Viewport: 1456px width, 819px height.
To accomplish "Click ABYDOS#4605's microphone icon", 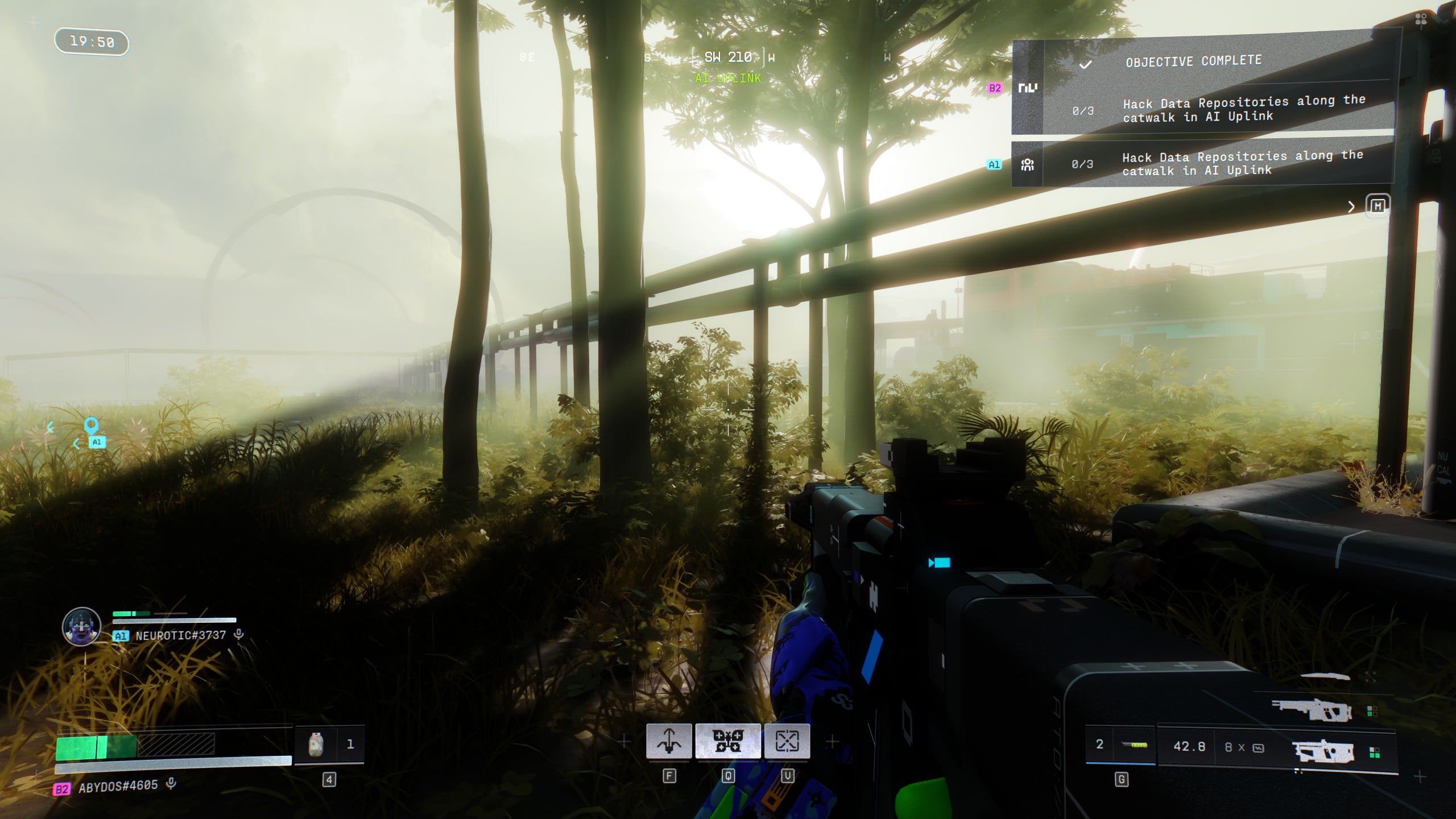I will (x=171, y=784).
